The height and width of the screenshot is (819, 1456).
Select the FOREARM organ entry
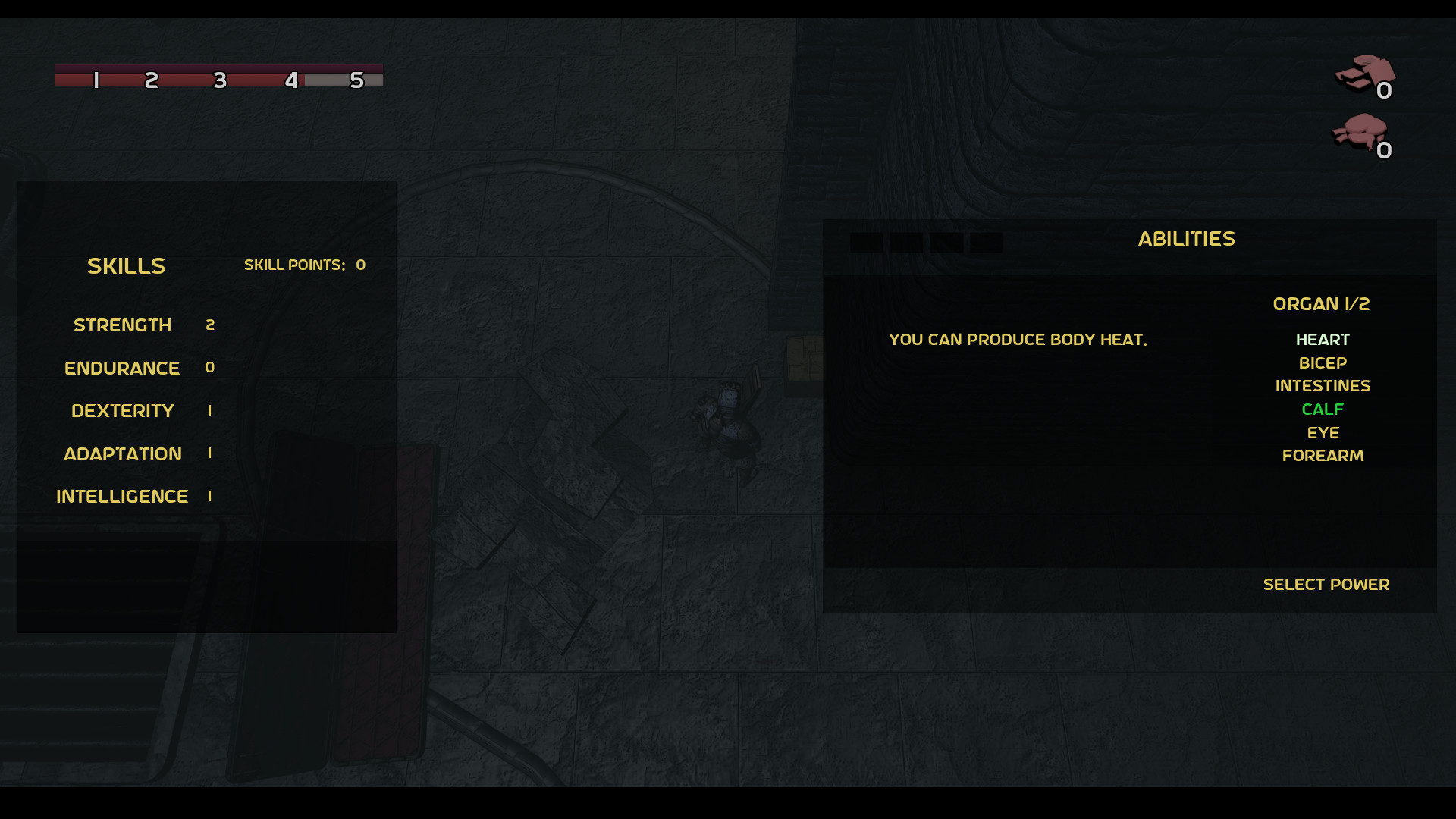pos(1323,456)
